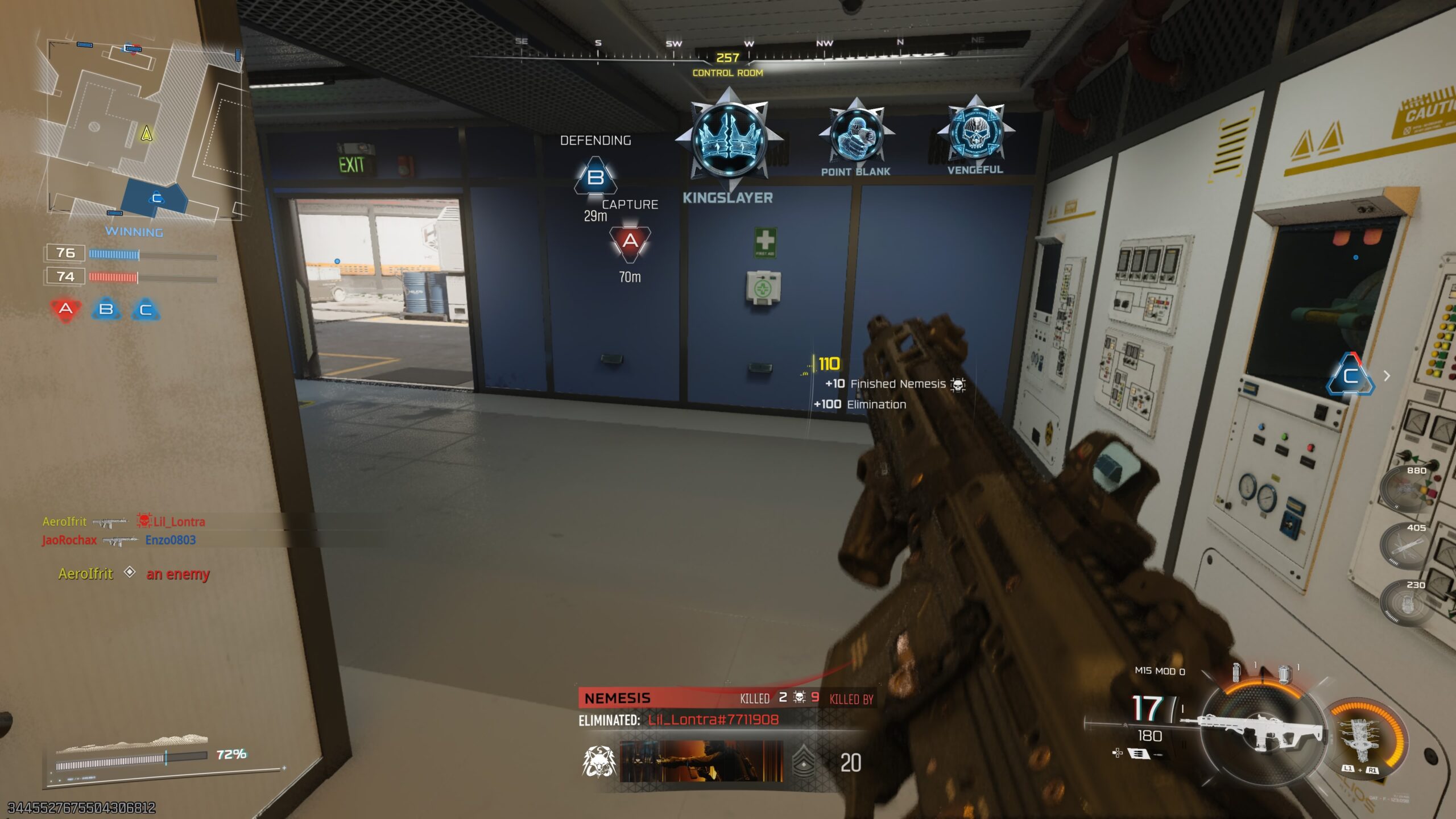Select the Kingslayer medal

click(x=729, y=140)
